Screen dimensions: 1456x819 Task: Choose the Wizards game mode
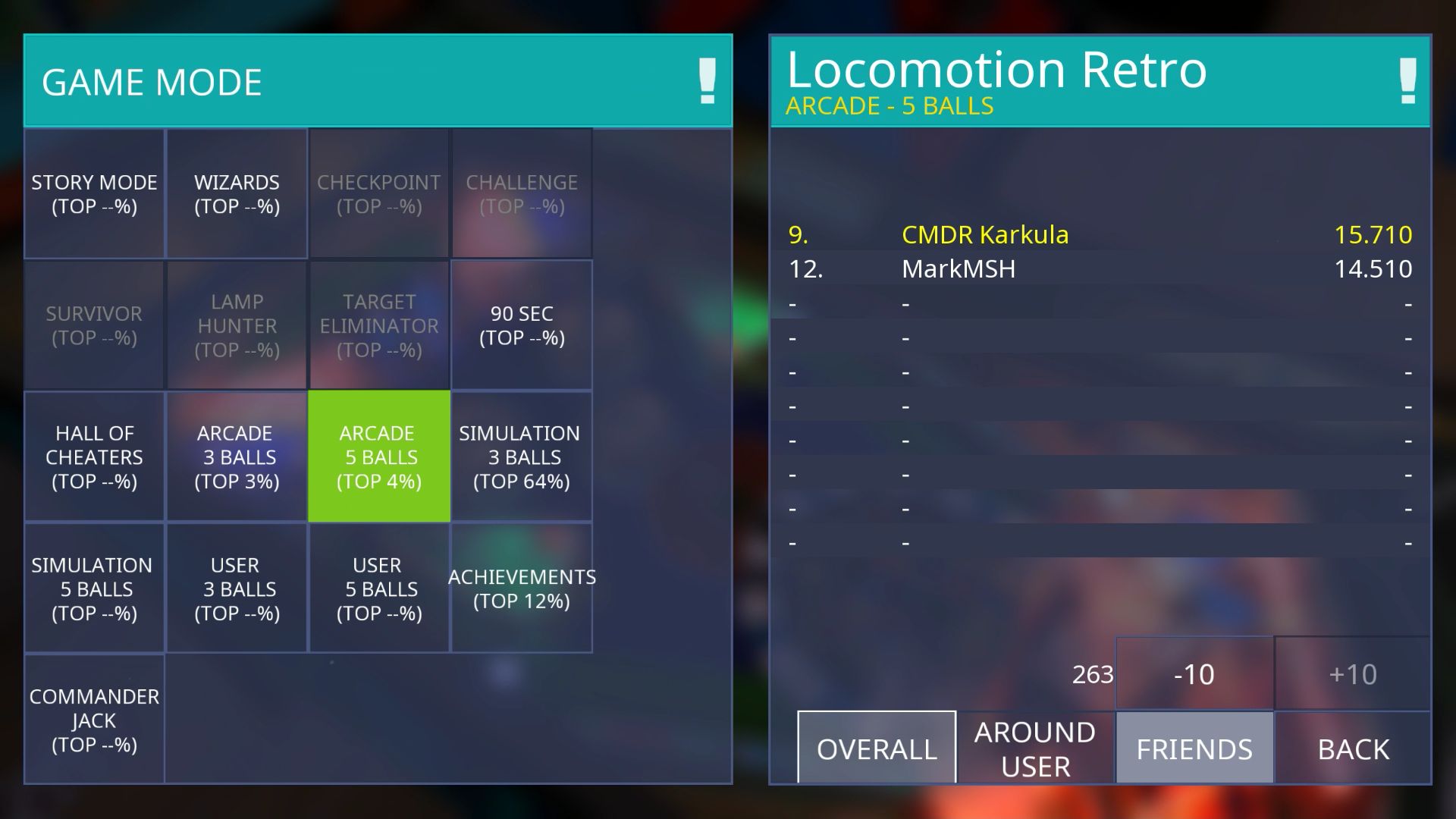pyautogui.click(x=237, y=194)
